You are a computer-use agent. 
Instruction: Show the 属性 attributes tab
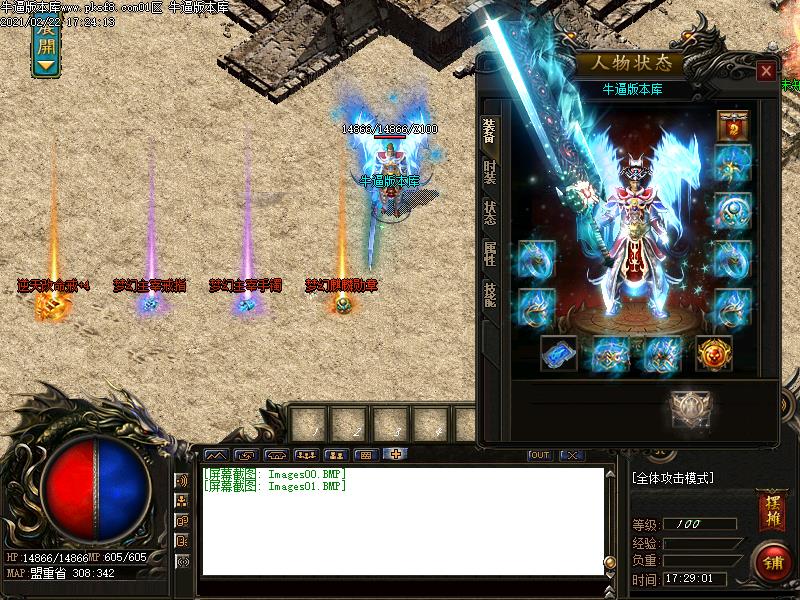coord(489,253)
